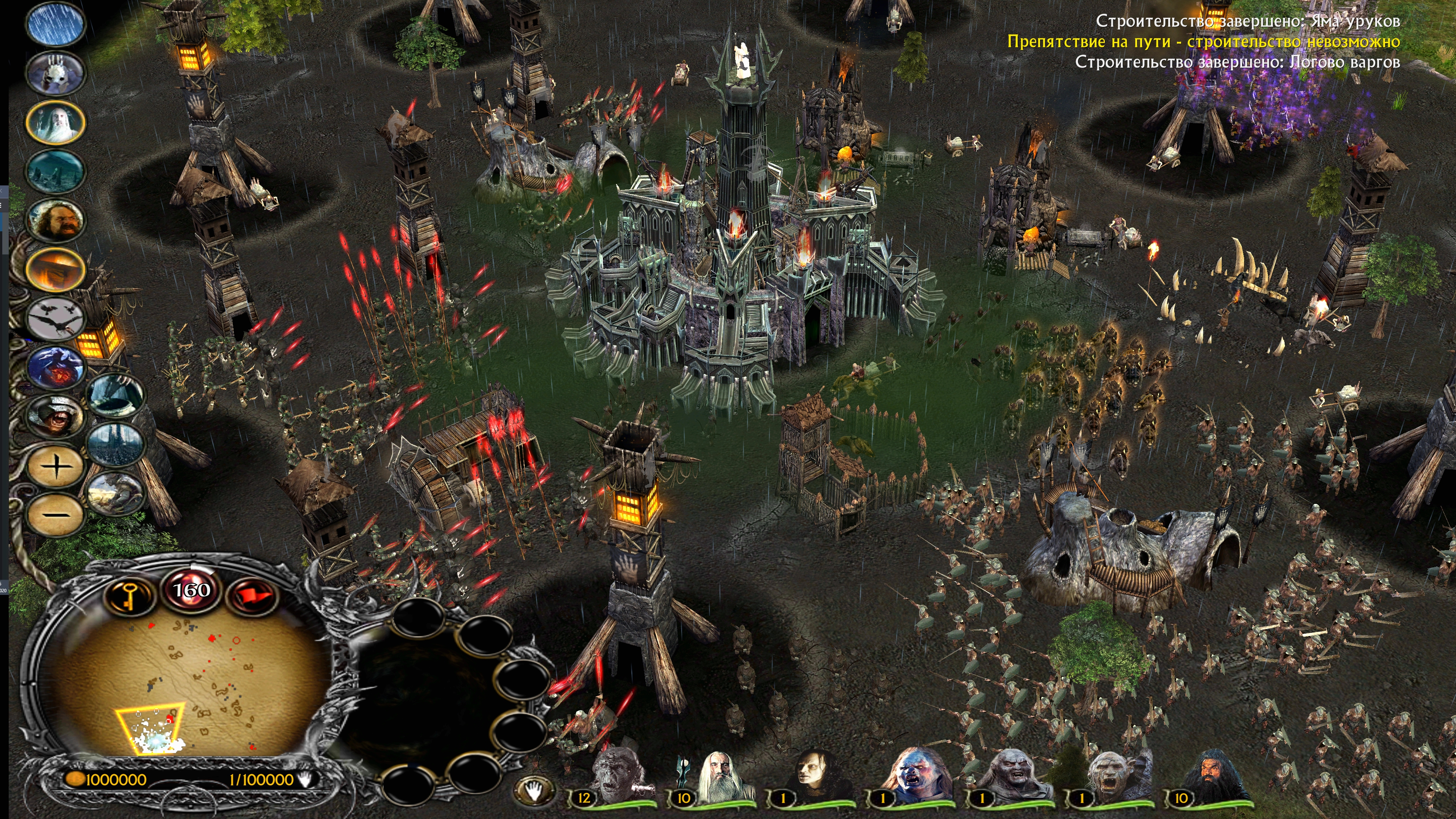Open the golden key menu button

coord(130,595)
